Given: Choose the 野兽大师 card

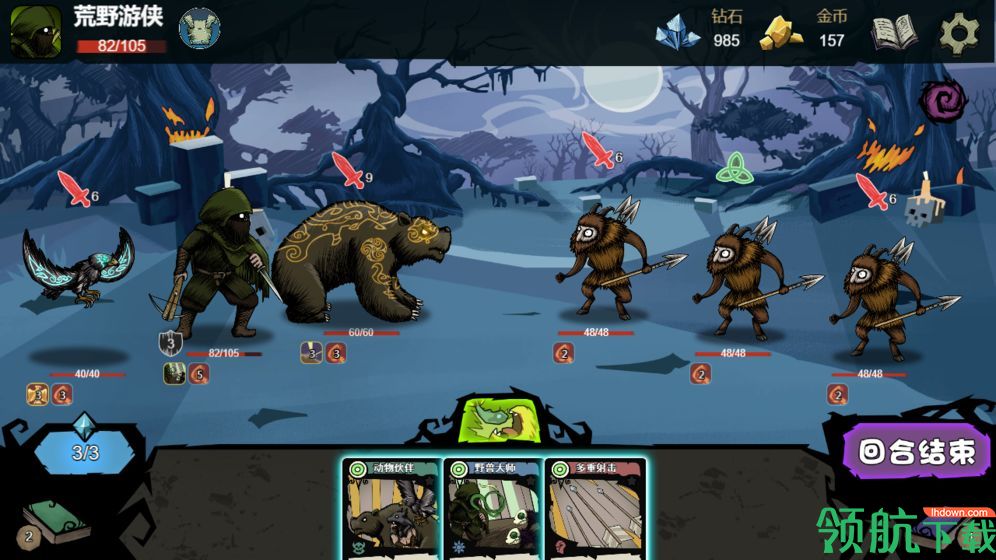Looking at the screenshot, I should (493, 508).
